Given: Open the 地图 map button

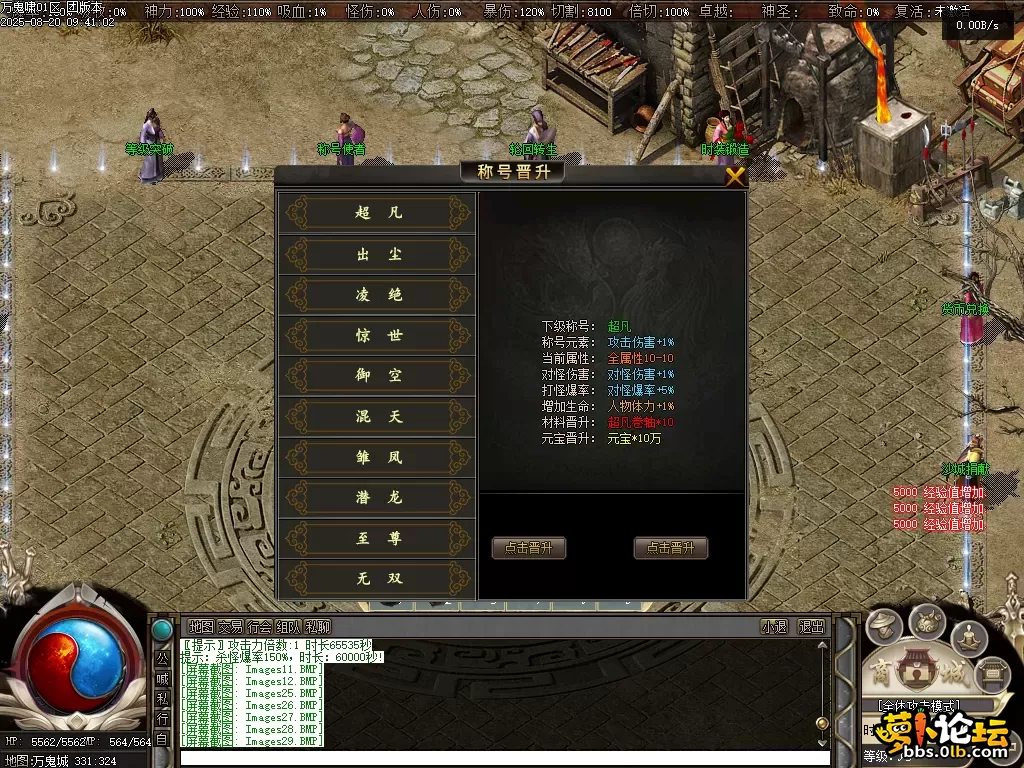Looking at the screenshot, I should click(x=201, y=627).
